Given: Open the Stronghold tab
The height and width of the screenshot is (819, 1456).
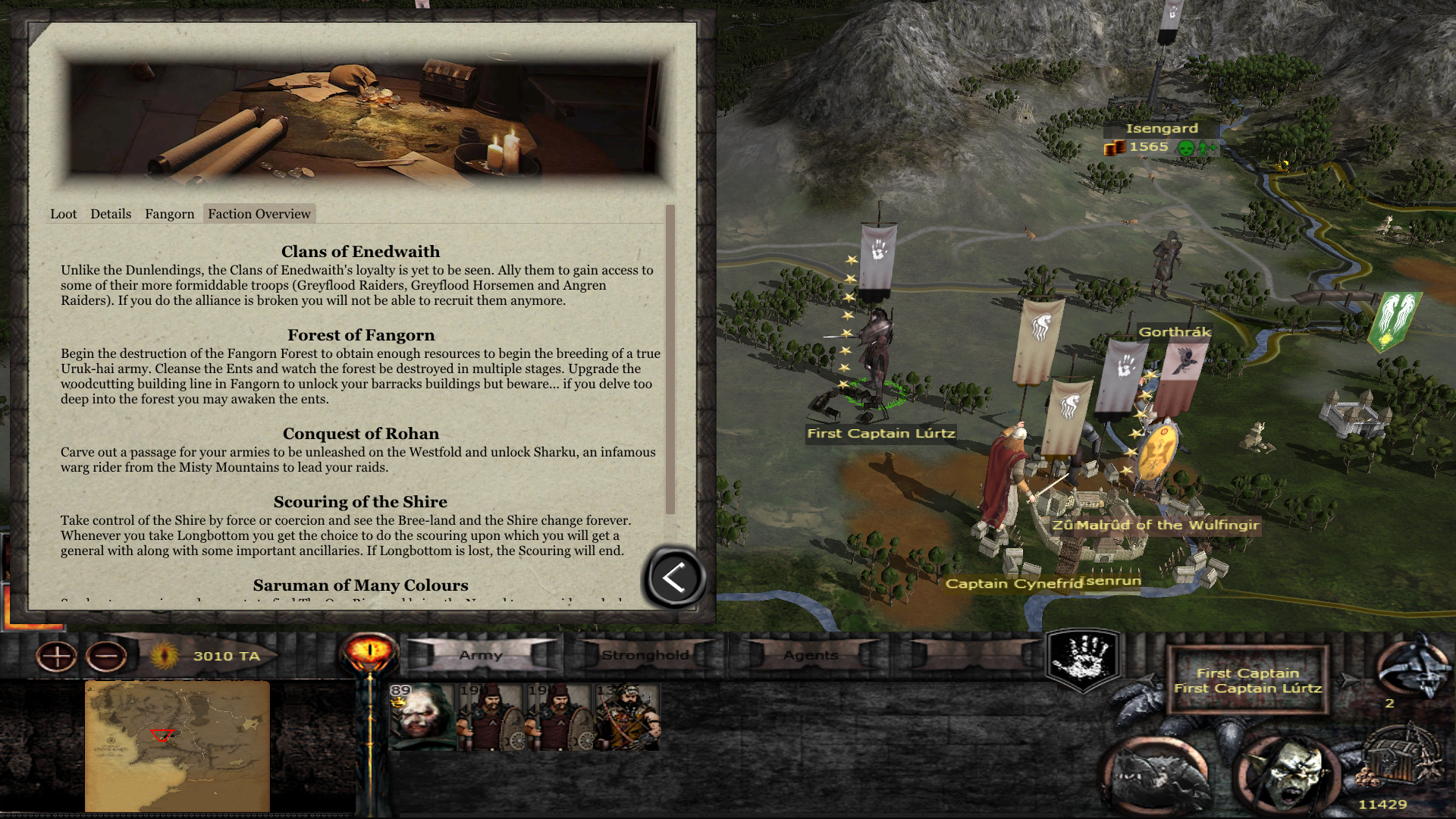Looking at the screenshot, I should pos(645,655).
